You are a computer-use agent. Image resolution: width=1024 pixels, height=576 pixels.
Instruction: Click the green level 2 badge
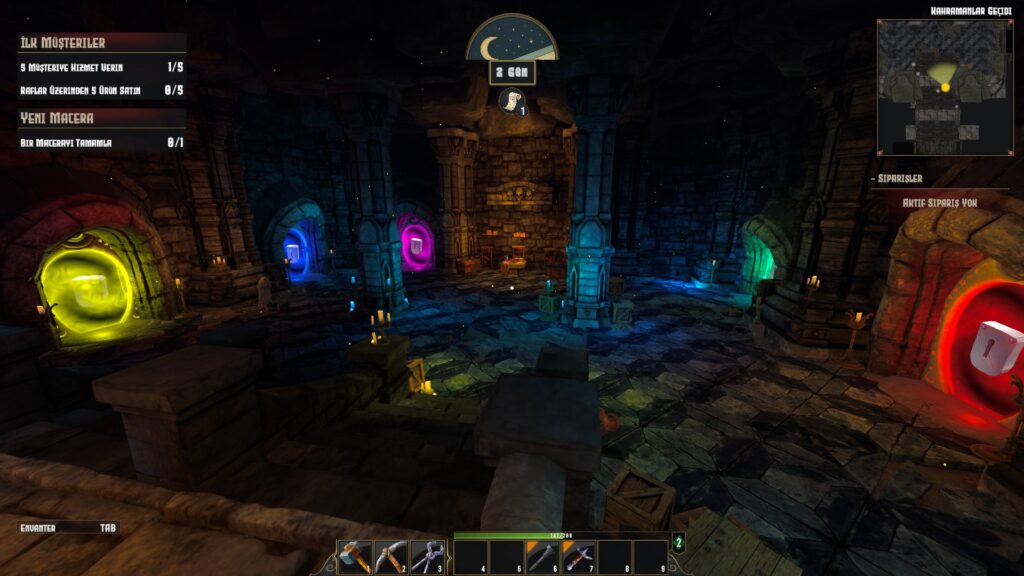[x=678, y=544]
